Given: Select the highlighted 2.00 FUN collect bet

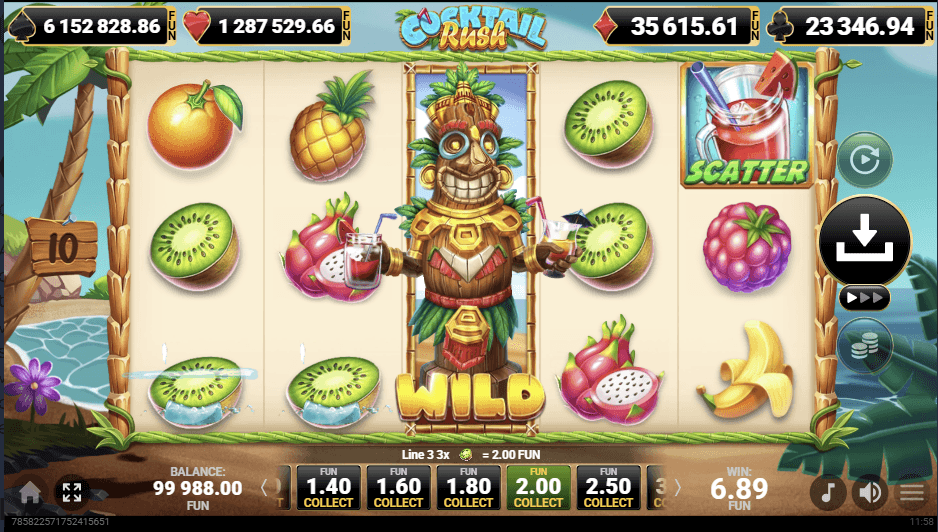Looking at the screenshot, I should click(538, 487).
